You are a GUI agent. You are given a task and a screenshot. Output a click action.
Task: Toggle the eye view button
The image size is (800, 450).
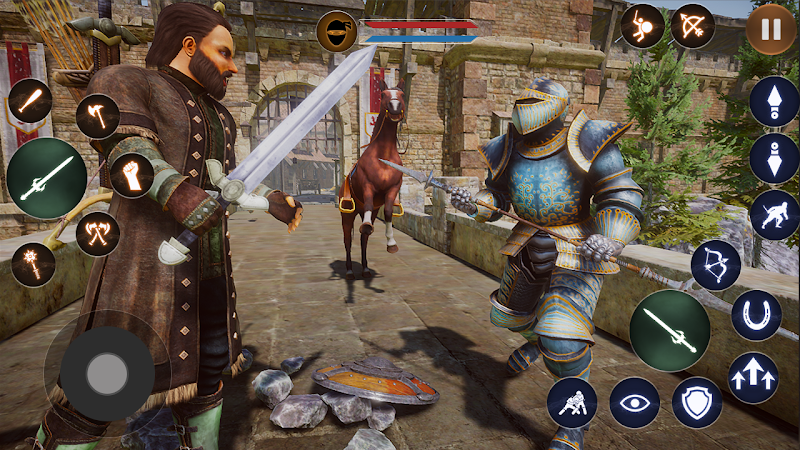coord(635,402)
